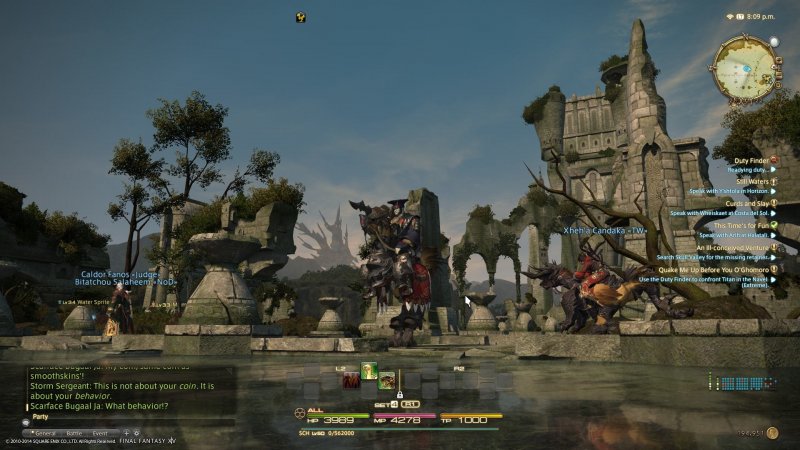800x450 pixels.
Task: Select the Curds and Slay quest
Action: 744,203
